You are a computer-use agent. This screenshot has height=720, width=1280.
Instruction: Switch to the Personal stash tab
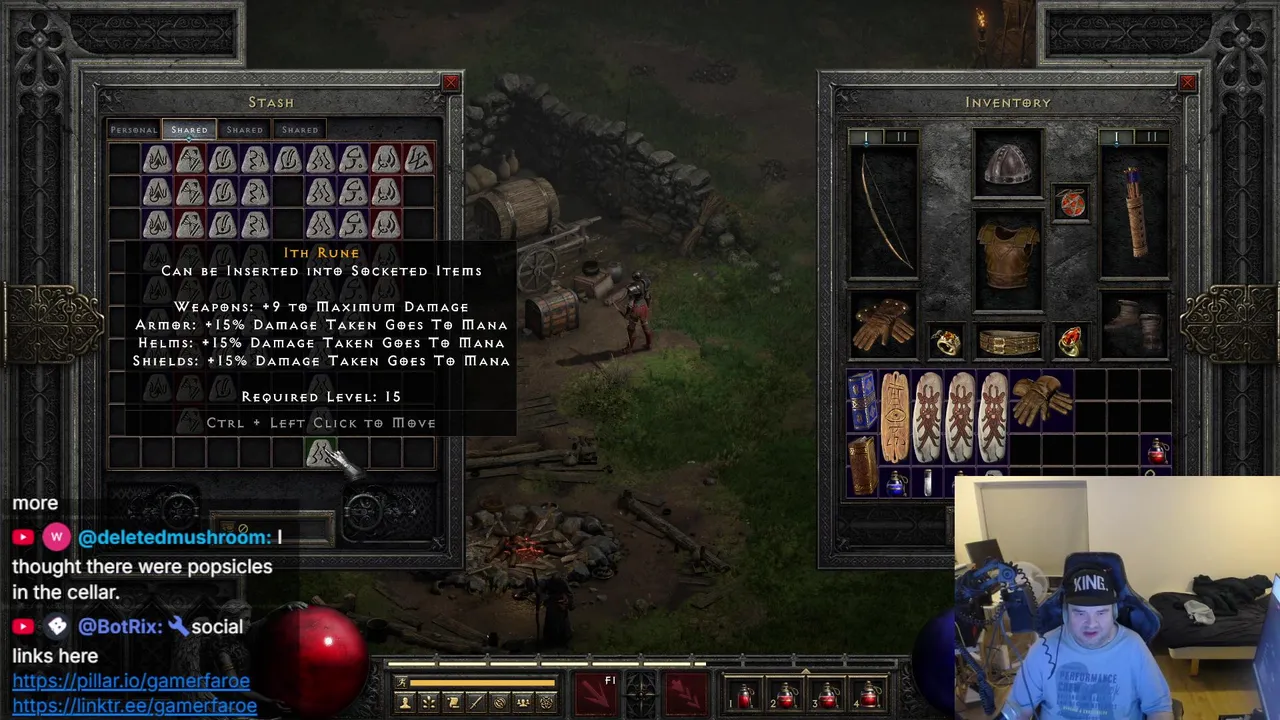[134, 130]
